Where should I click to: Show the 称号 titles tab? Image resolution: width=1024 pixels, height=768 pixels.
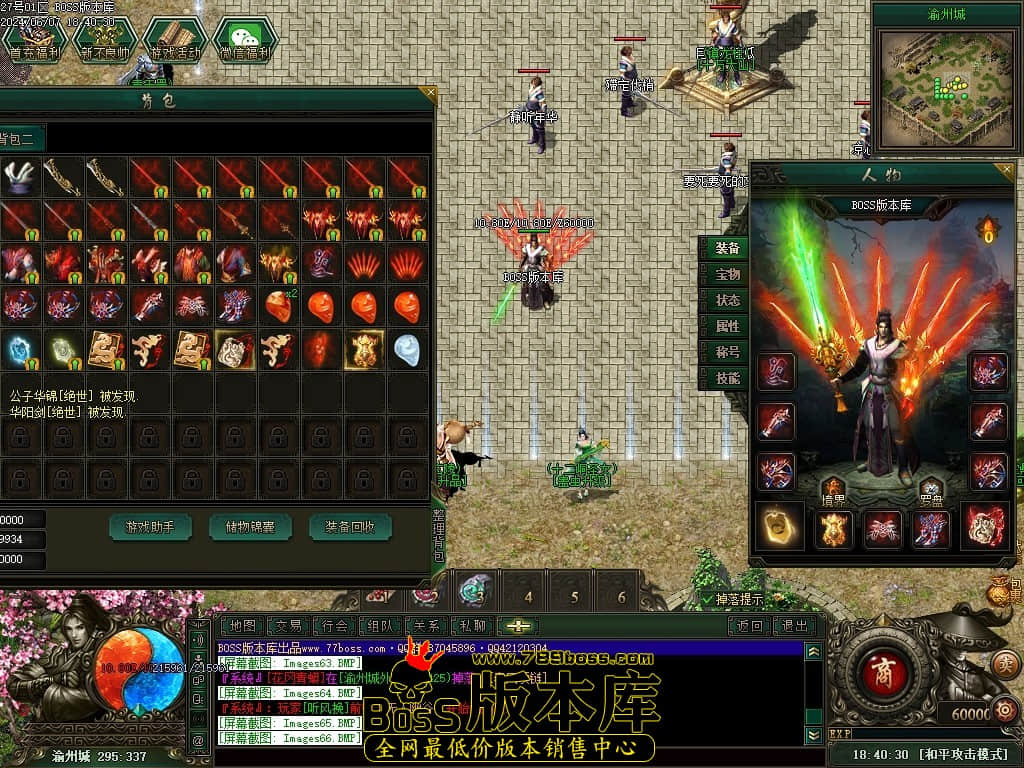[727, 352]
